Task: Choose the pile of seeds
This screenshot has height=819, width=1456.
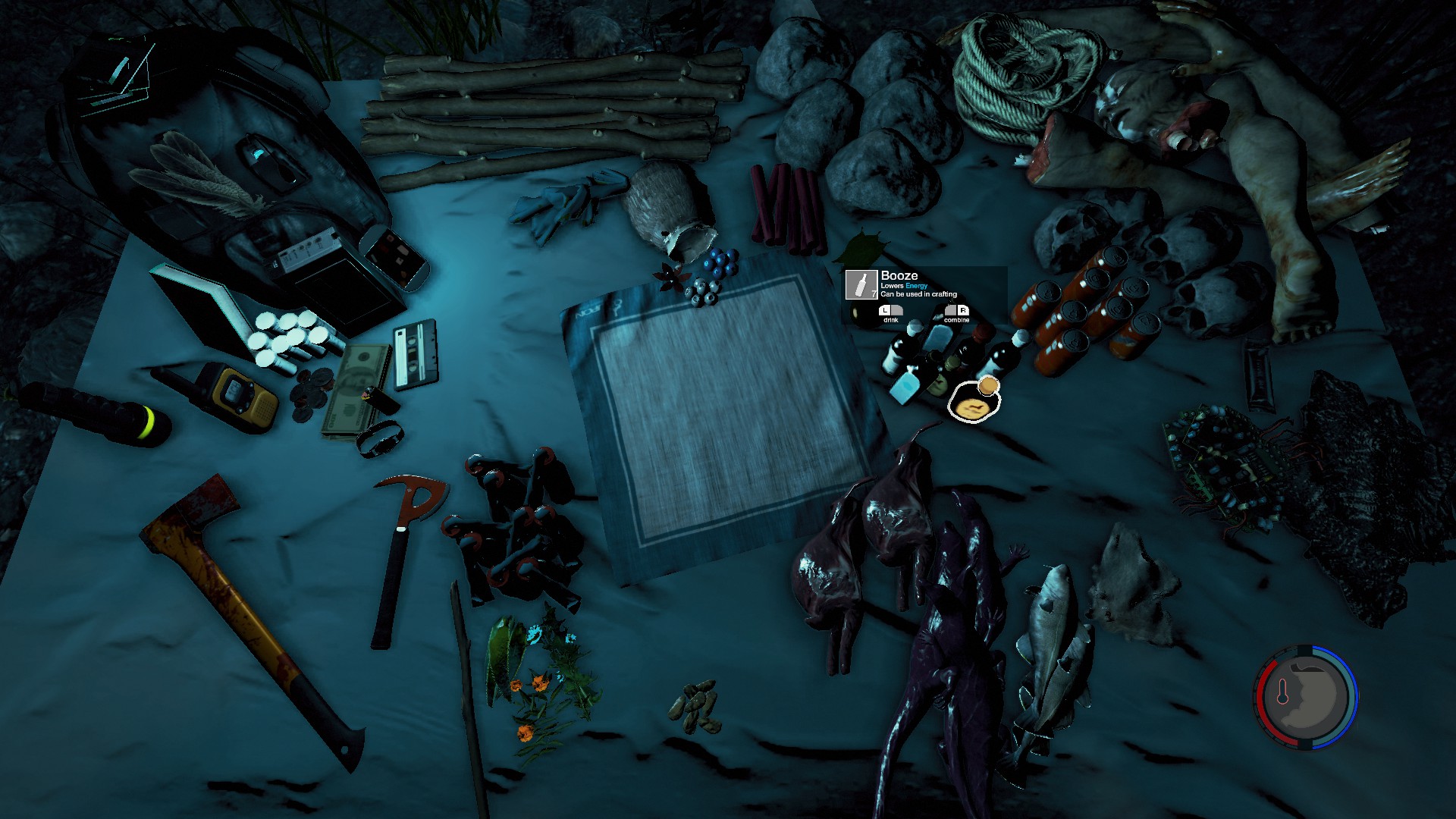Action: [x=694, y=705]
